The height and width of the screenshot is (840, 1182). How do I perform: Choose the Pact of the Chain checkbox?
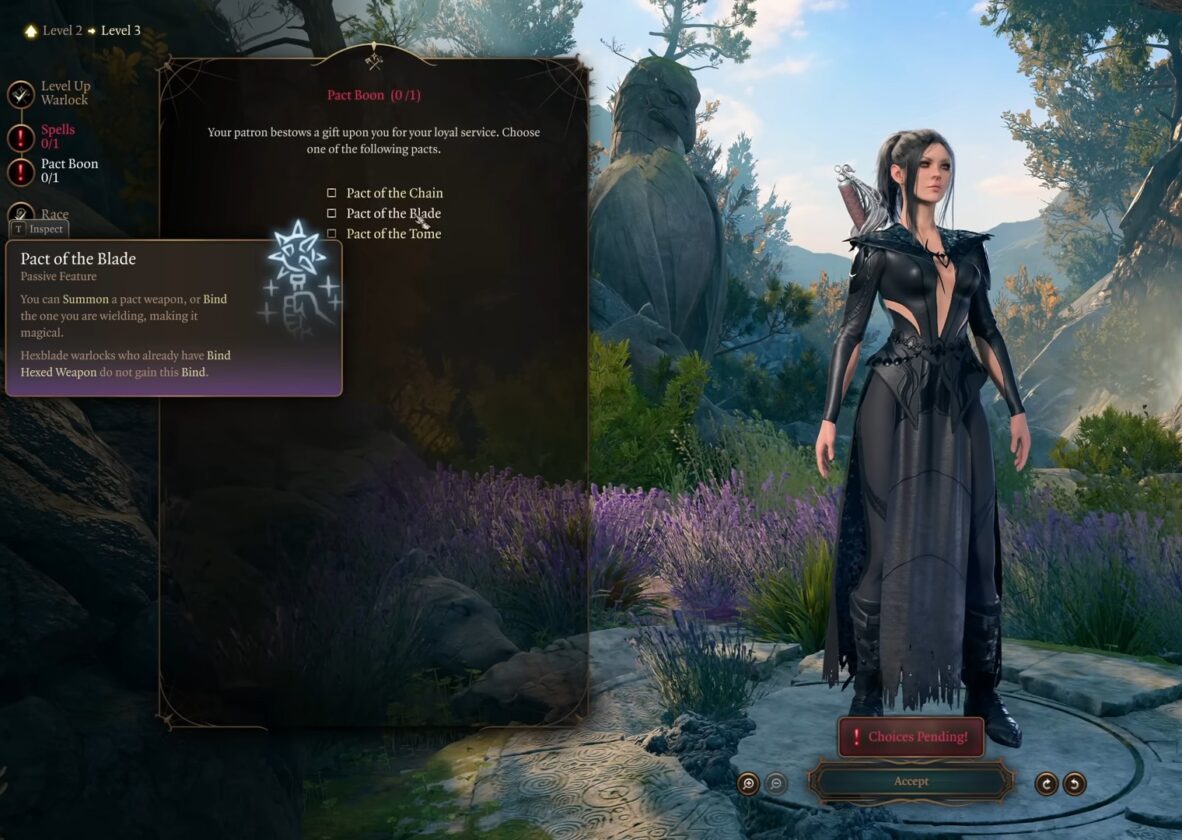pos(332,193)
